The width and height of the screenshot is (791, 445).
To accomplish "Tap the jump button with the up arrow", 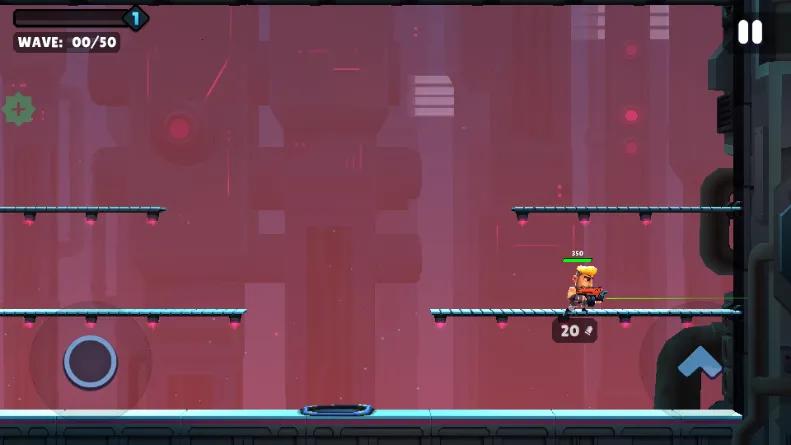I will pyautogui.click(x=699, y=360).
